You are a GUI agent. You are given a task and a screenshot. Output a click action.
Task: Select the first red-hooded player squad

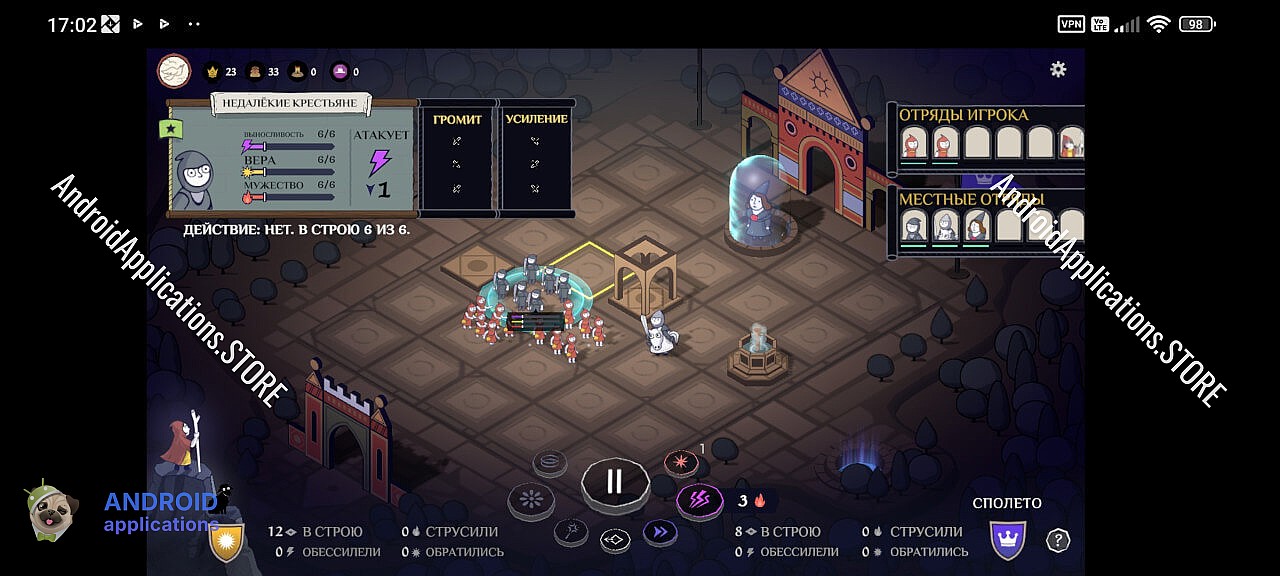[x=912, y=143]
